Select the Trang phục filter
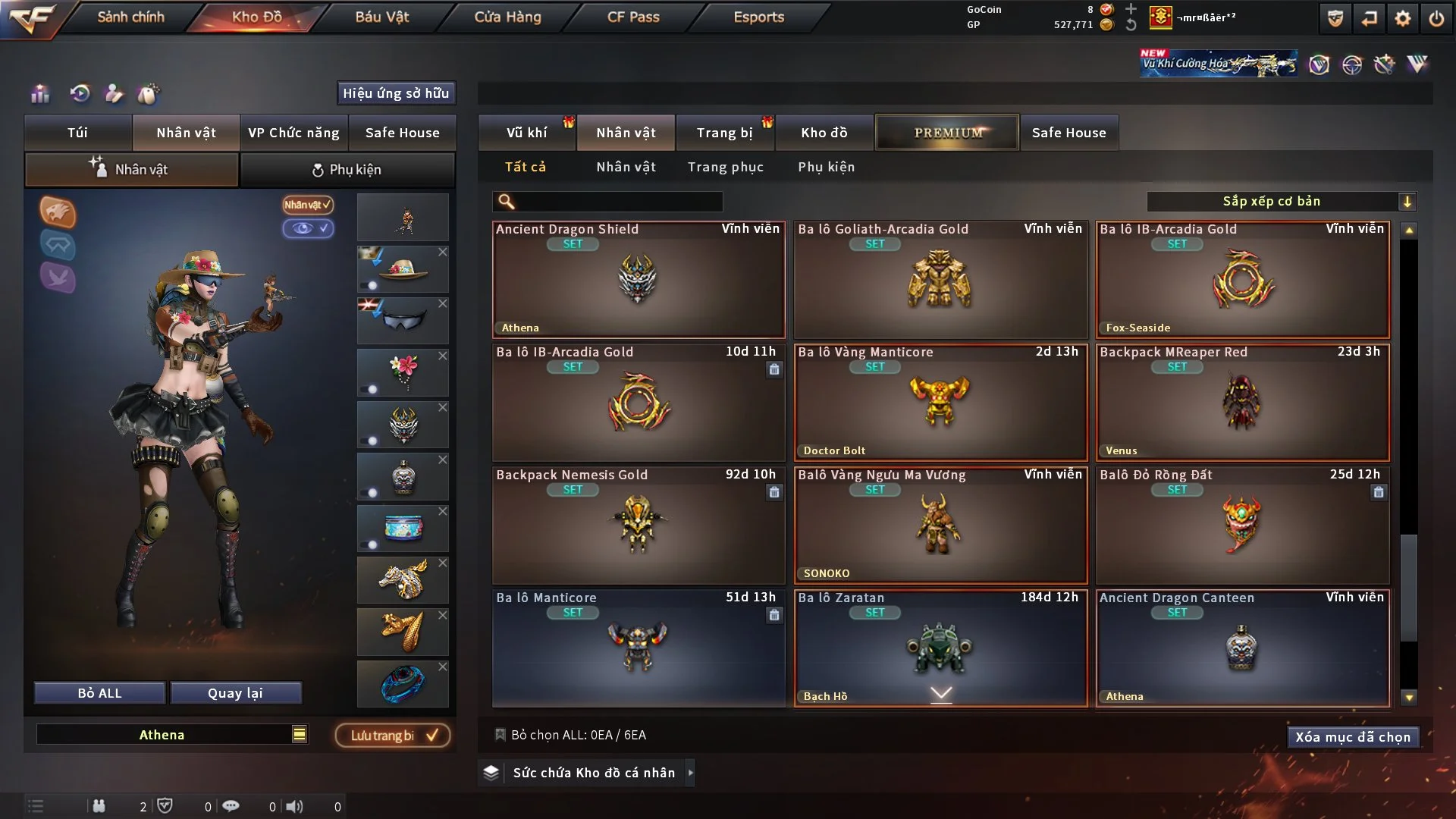The width and height of the screenshot is (1456, 819). tap(725, 167)
